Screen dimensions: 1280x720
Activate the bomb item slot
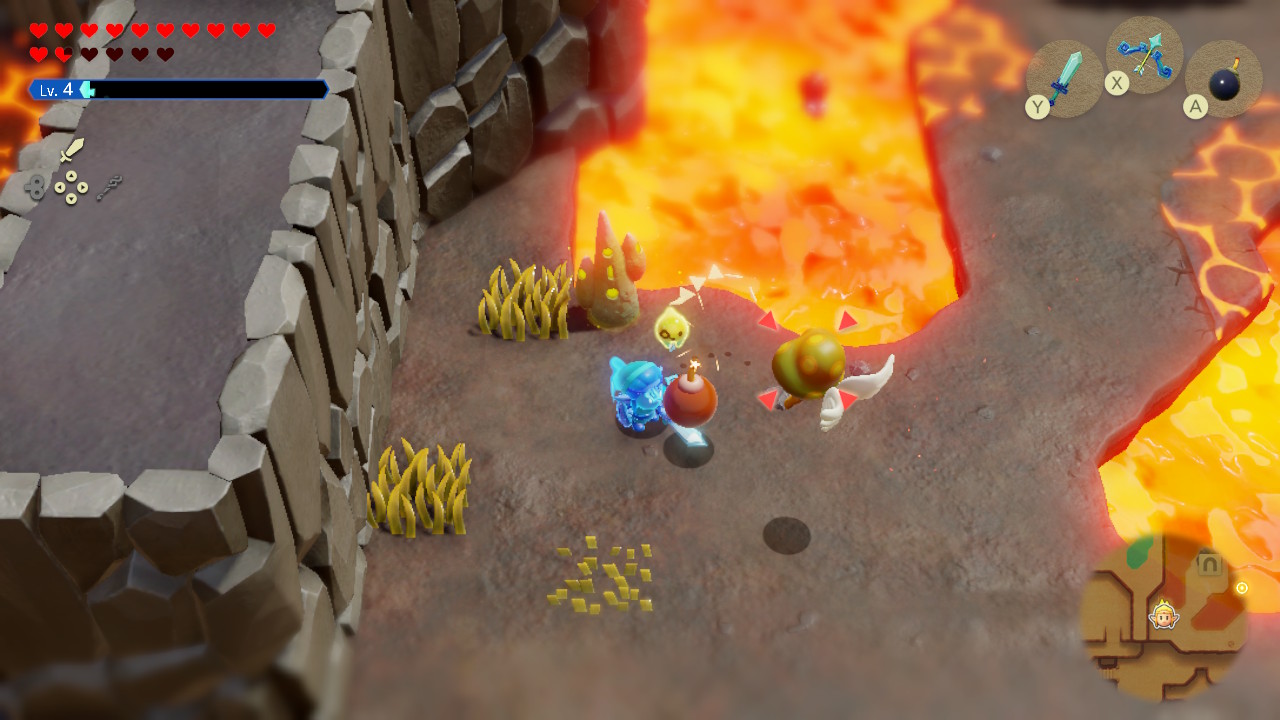(1223, 79)
